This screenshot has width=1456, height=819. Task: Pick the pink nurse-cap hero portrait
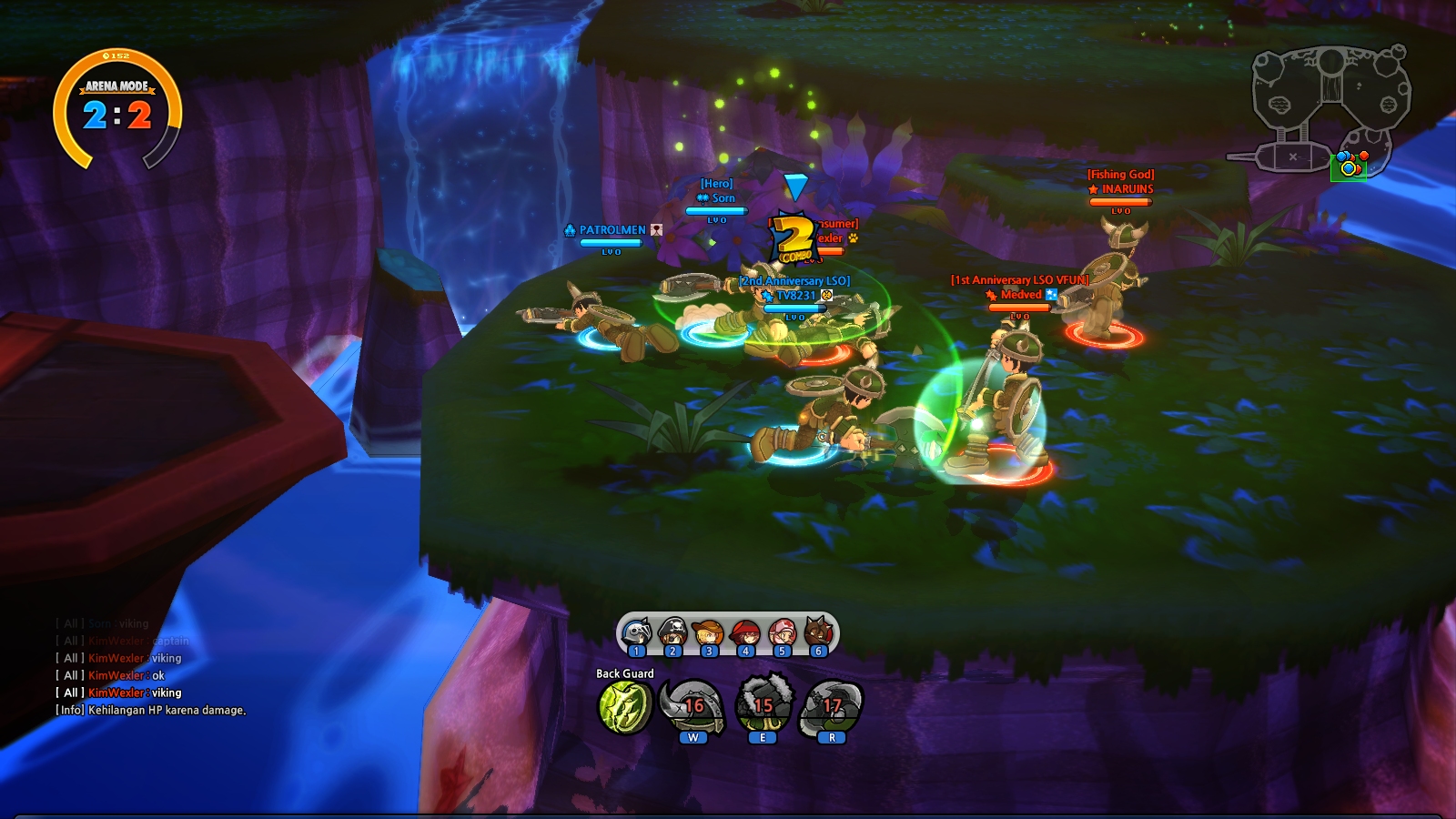(781, 632)
